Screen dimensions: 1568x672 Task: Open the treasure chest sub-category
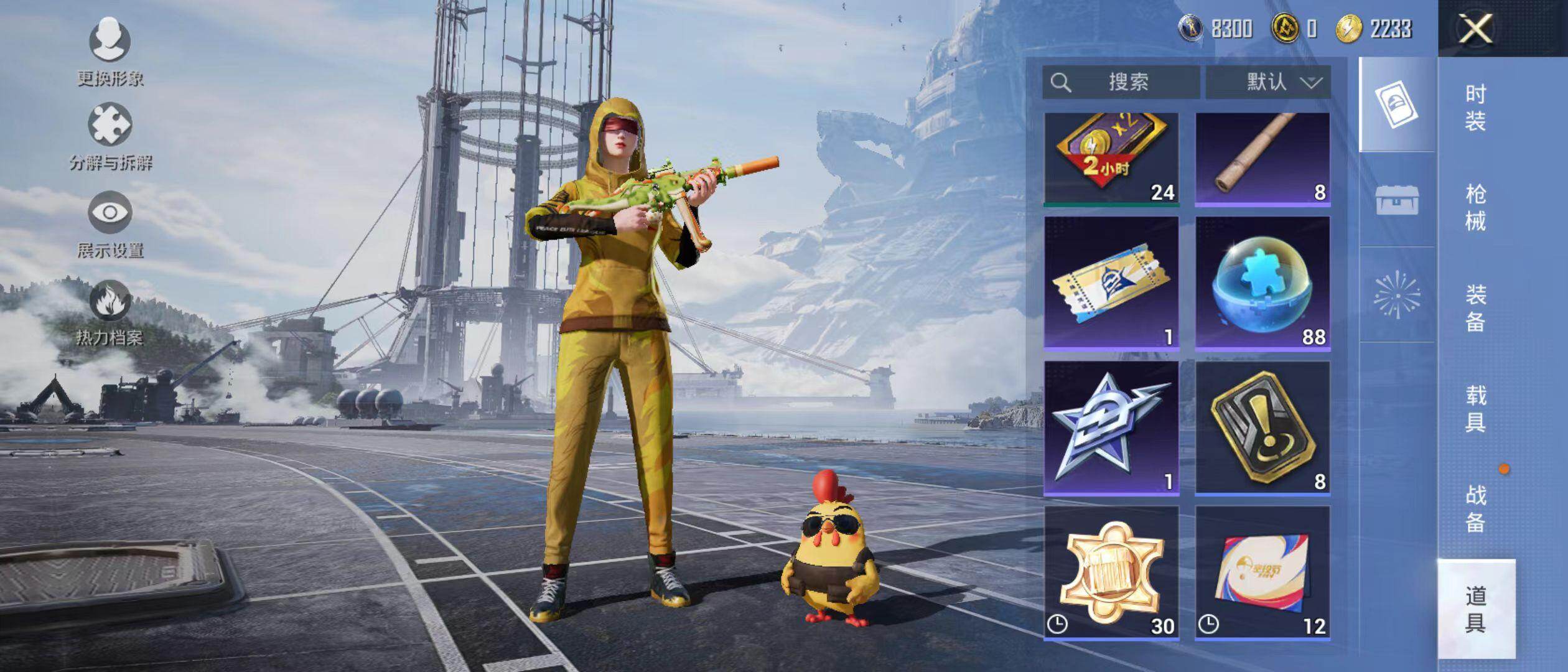point(1397,200)
